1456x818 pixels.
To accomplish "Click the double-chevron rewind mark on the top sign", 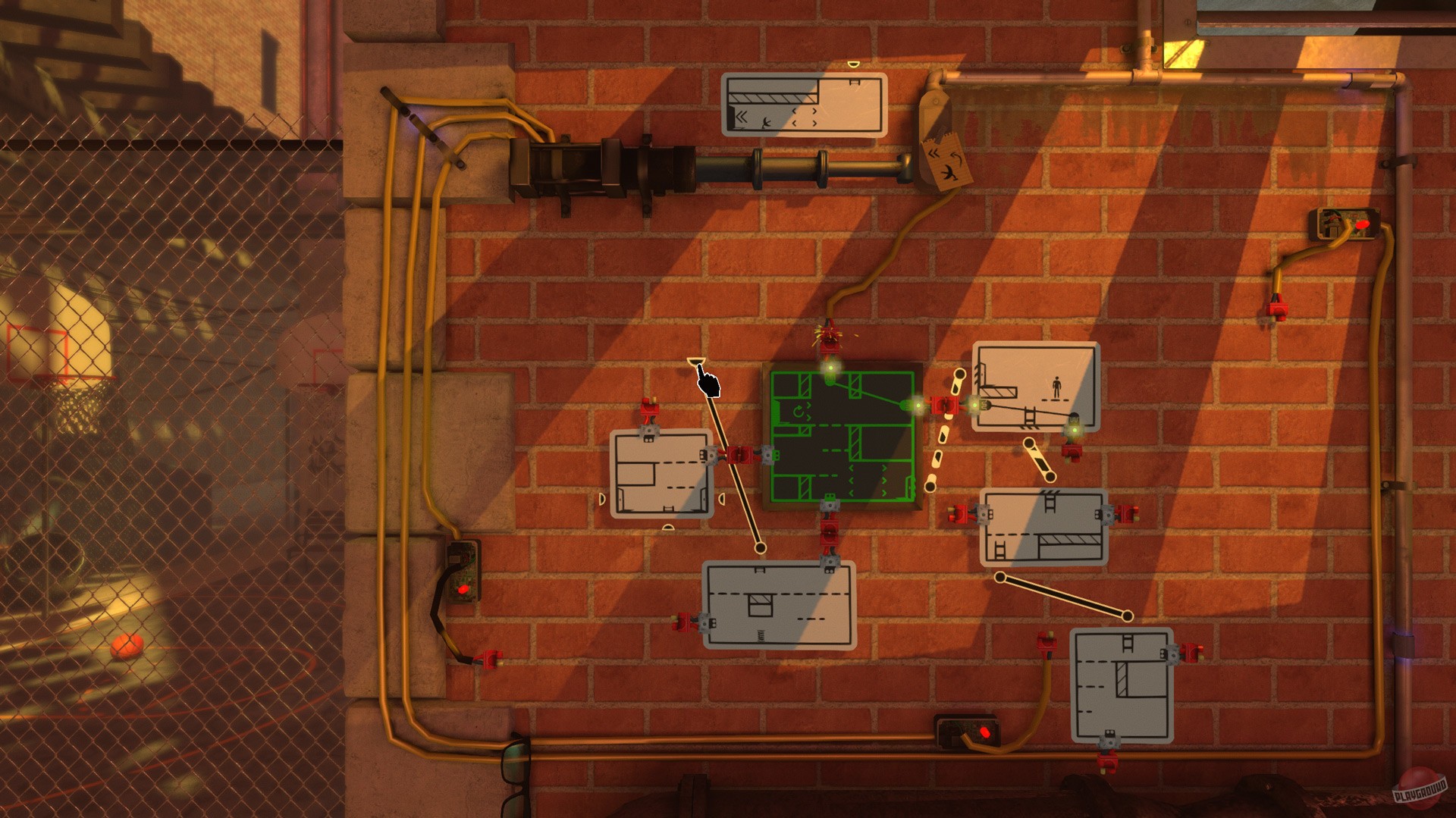I will coord(741,115).
